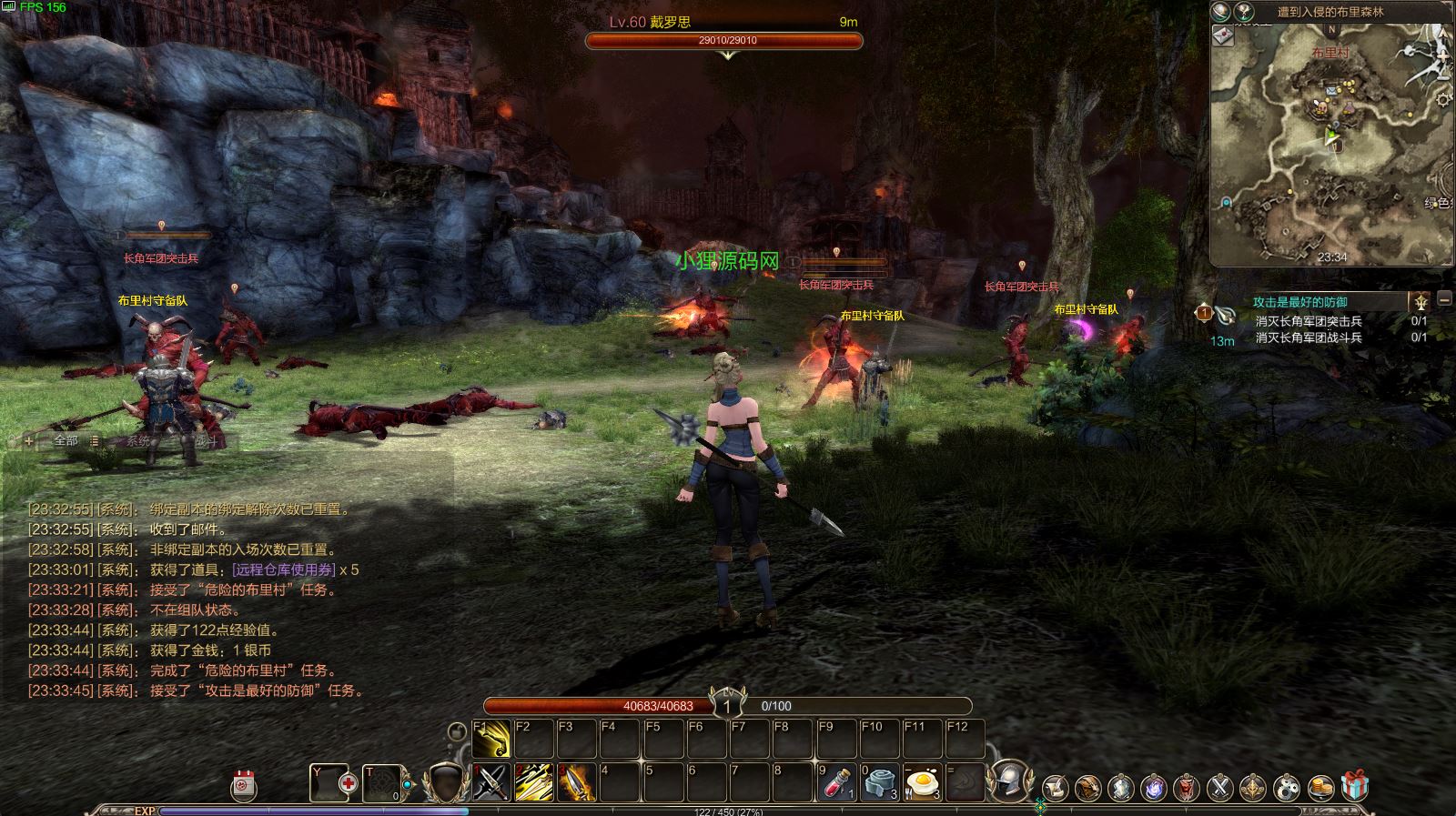Viewport: 1456px width, 816px height.
Task: Select the 攻击是最好的防御 quest in tracker
Action: pos(1299,302)
